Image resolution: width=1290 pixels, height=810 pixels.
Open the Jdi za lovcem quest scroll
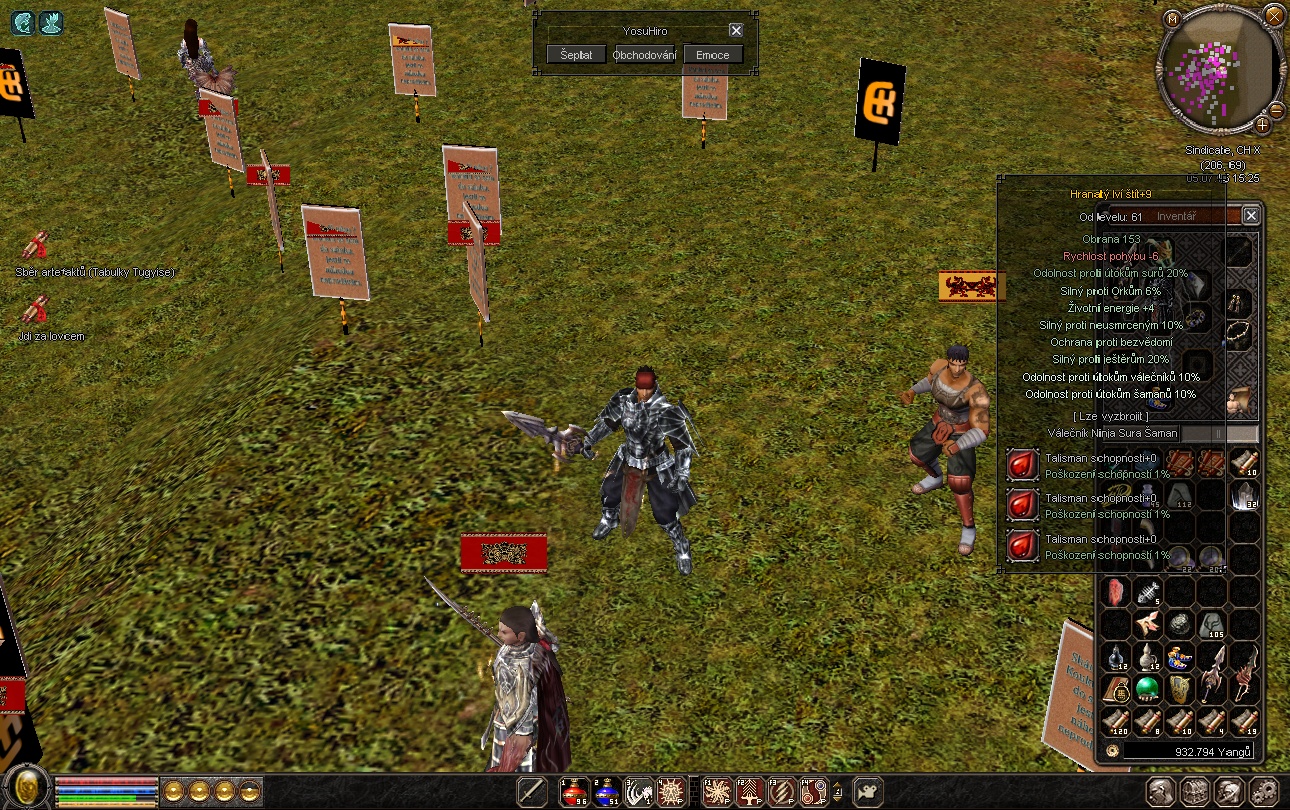36,311
